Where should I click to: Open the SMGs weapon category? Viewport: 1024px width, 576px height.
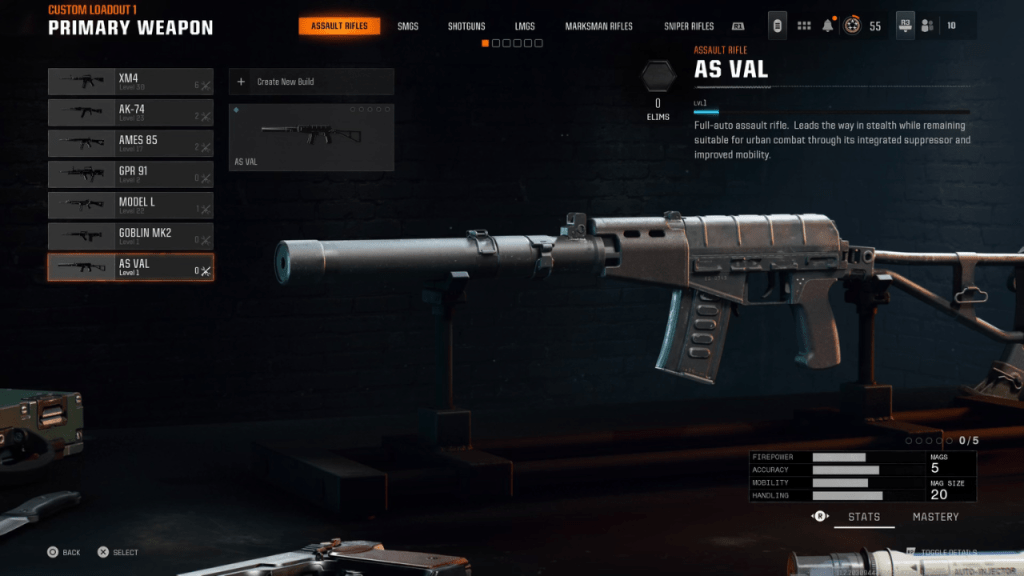pyautogui.click(x=408, y=26)
